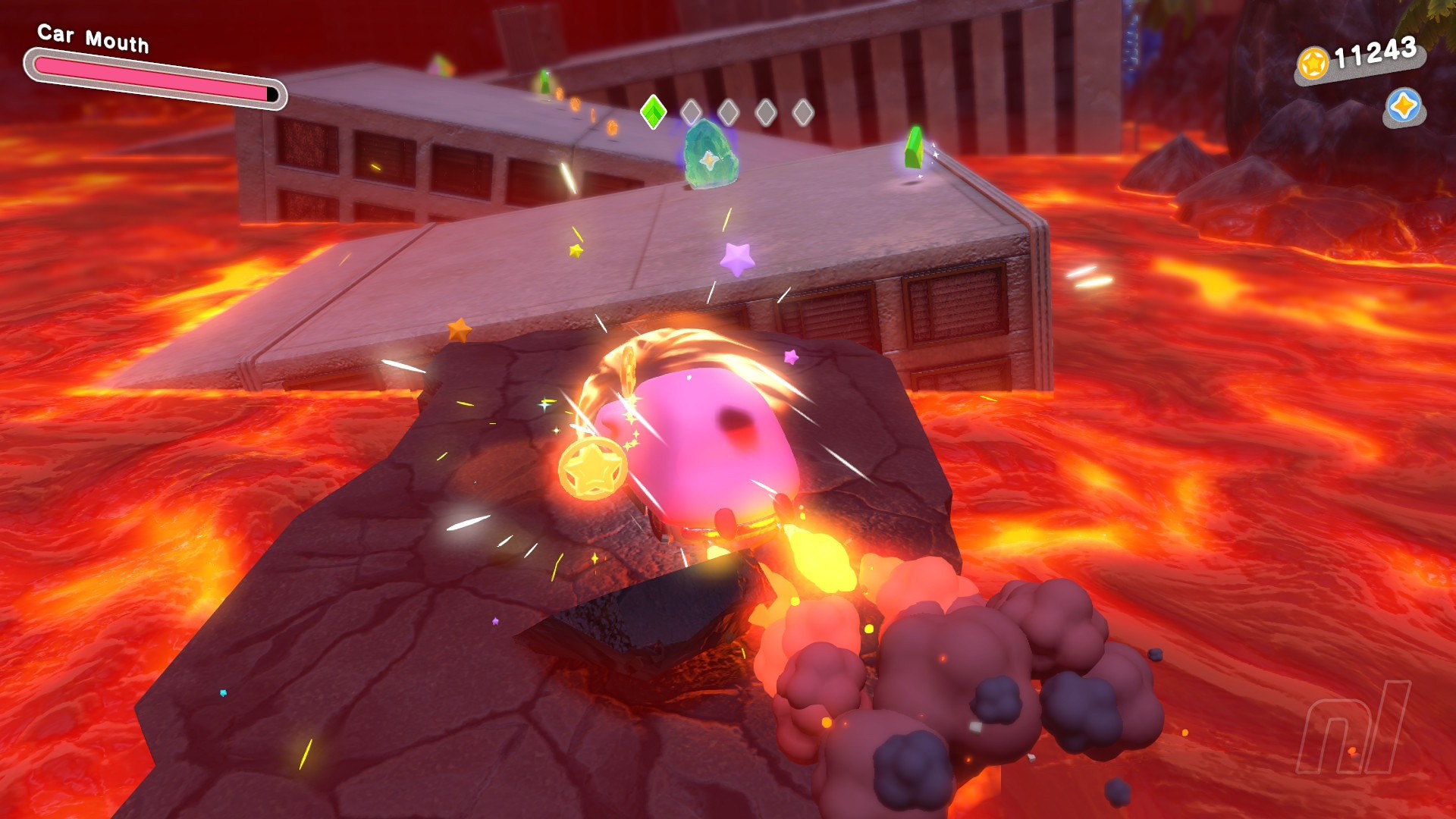Click the blue star badge icon

[x=1404, y=106]
